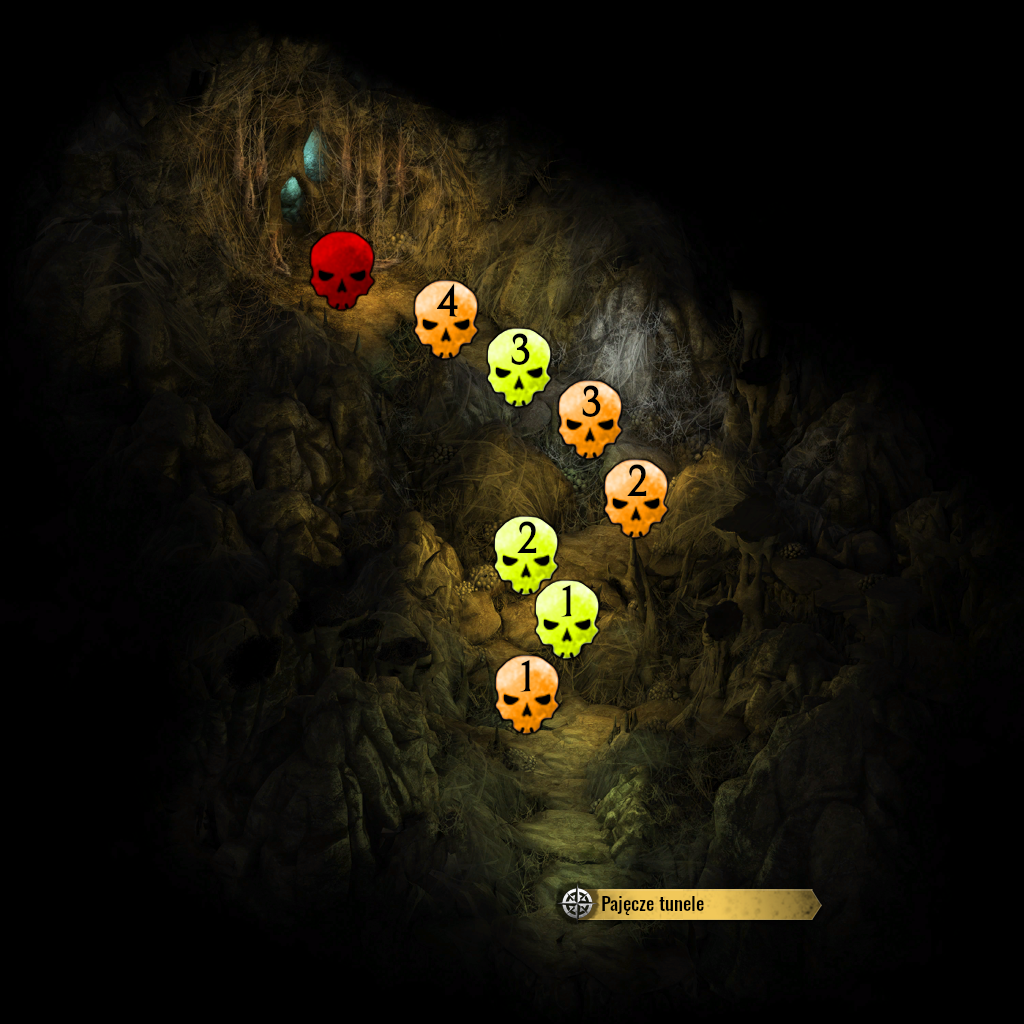Select the yellow skull numbered 3
This screenshot has height=1024, width=1024.
pos(519,367)
